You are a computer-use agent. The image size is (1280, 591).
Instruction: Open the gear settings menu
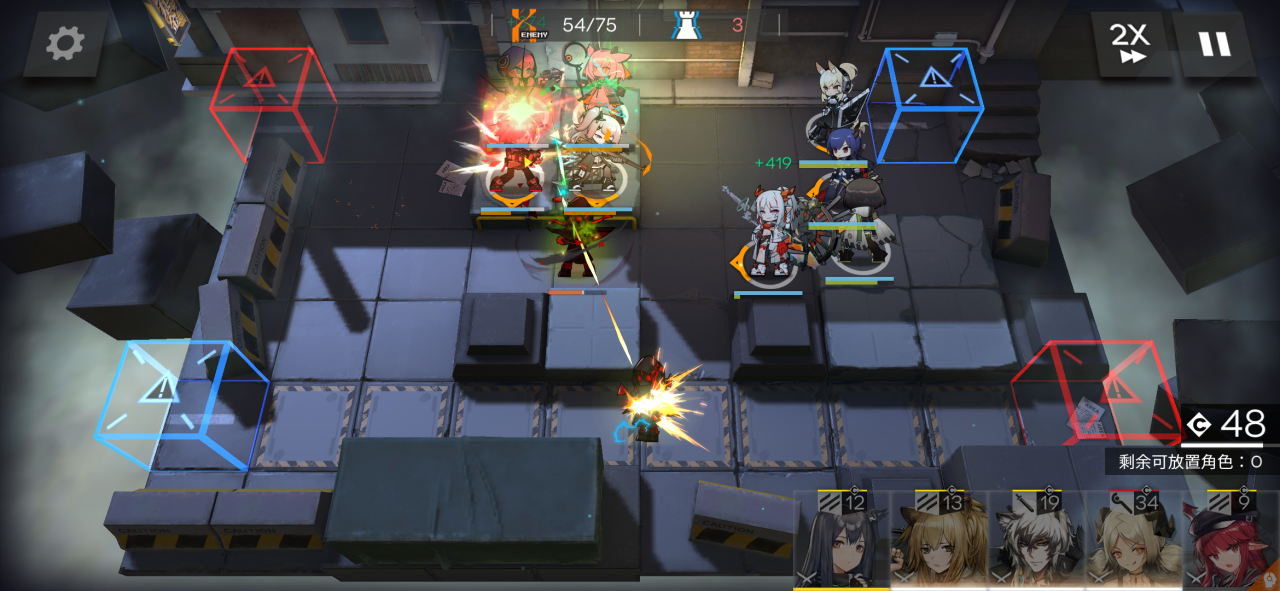click(x=66, y=43)
